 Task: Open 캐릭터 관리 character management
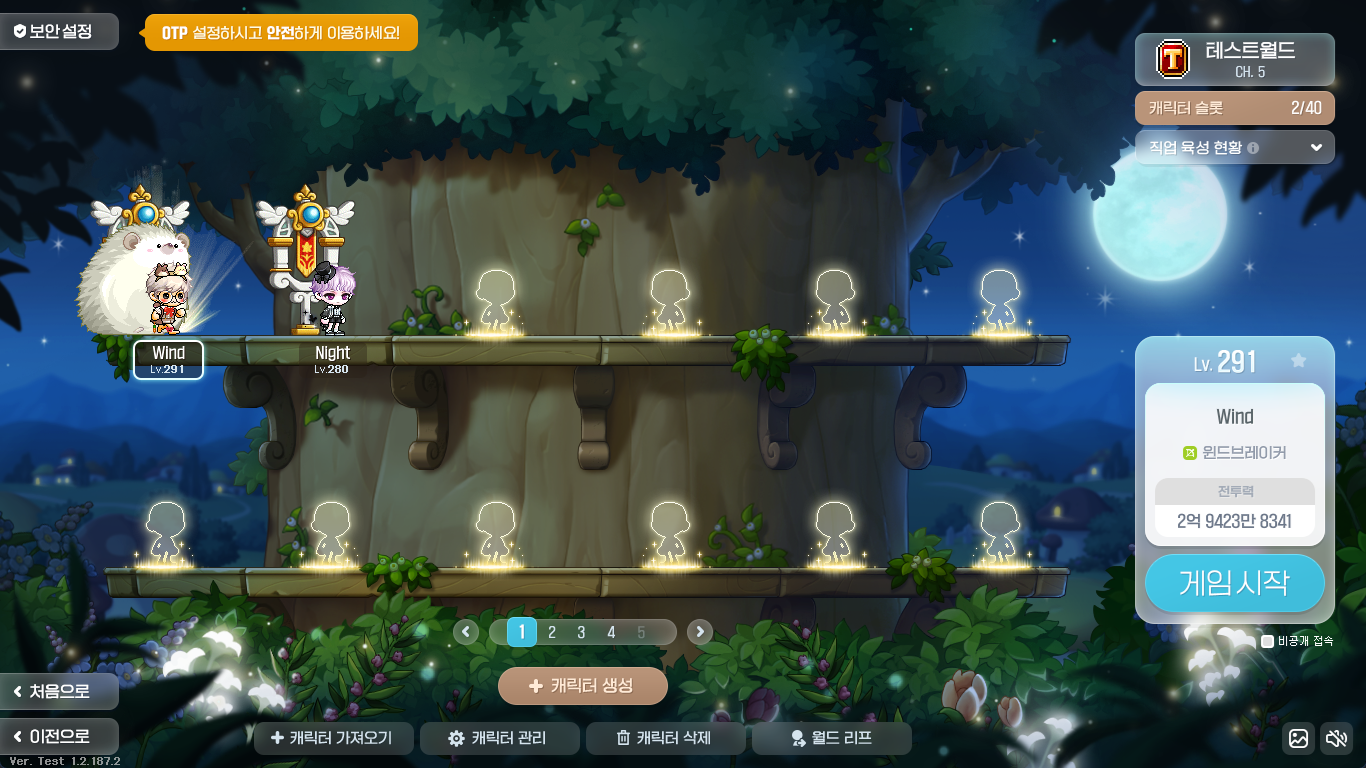point(499,738)
